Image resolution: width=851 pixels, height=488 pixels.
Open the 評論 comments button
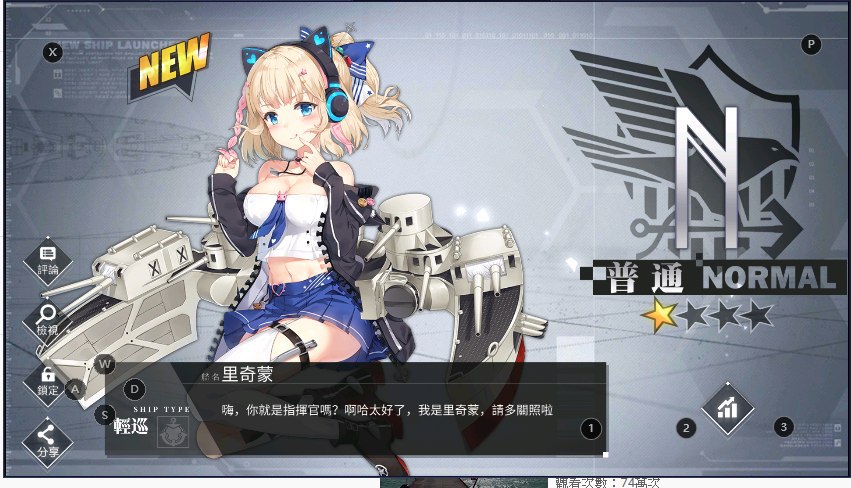[x=48, y=258]
